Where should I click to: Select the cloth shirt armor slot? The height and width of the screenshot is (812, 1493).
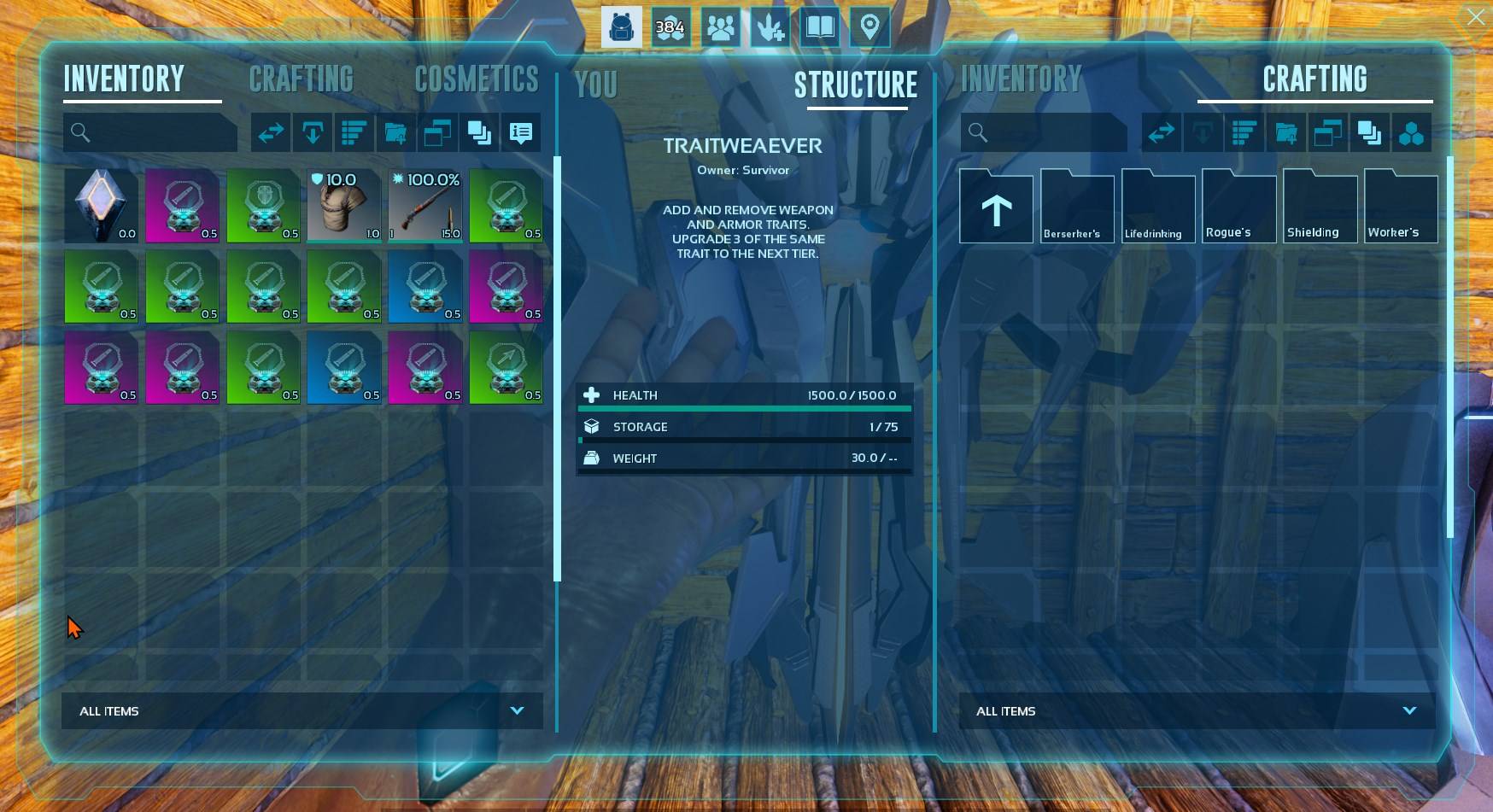point(344,206)
